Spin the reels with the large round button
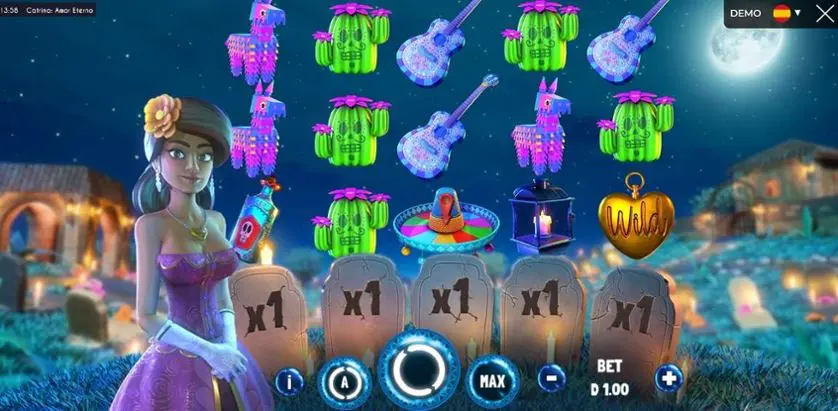The image size is (838, 411). (418, 370)
